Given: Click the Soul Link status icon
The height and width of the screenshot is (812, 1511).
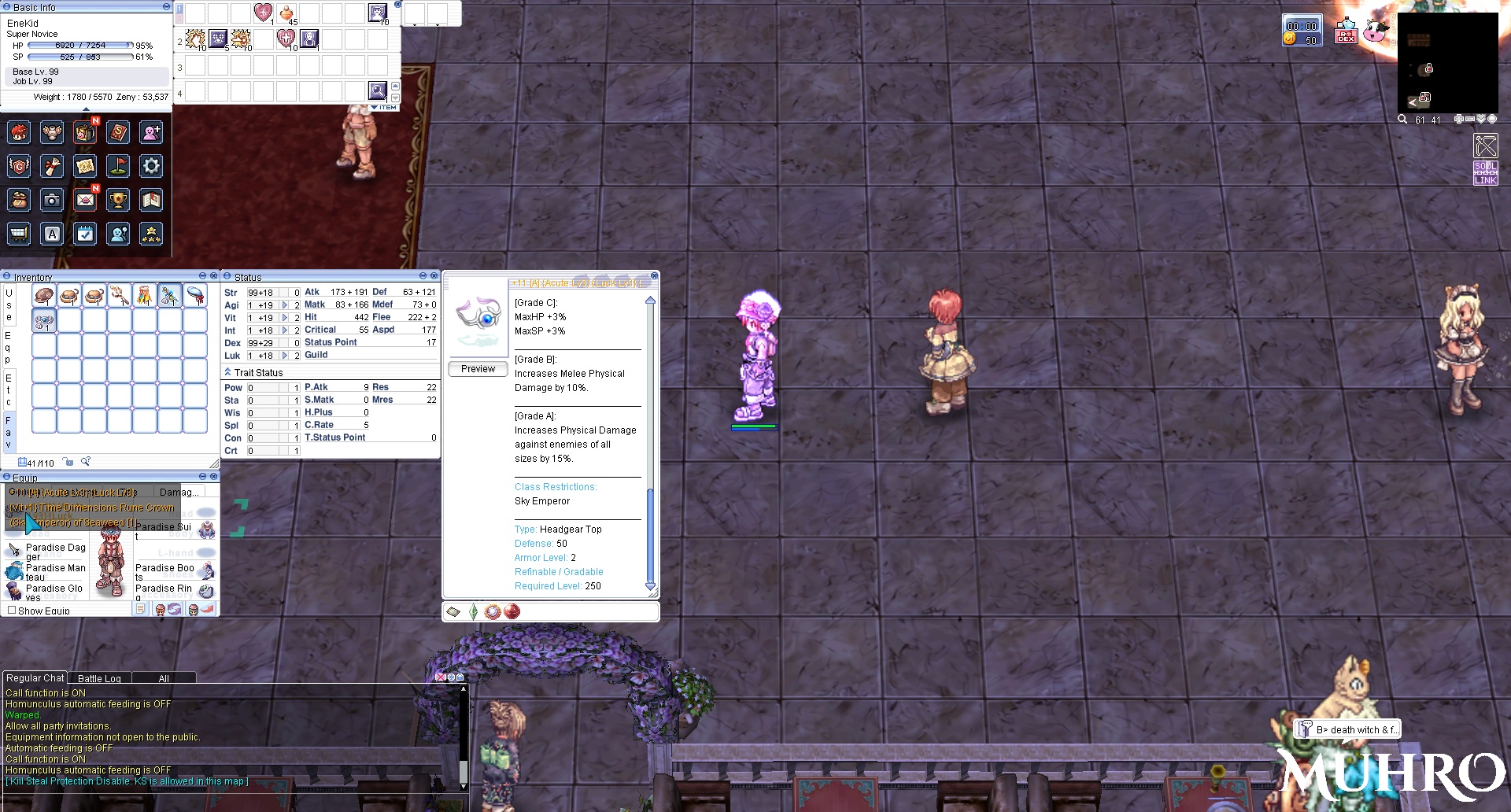Looking at the screenshot, I should [1485, 173].
